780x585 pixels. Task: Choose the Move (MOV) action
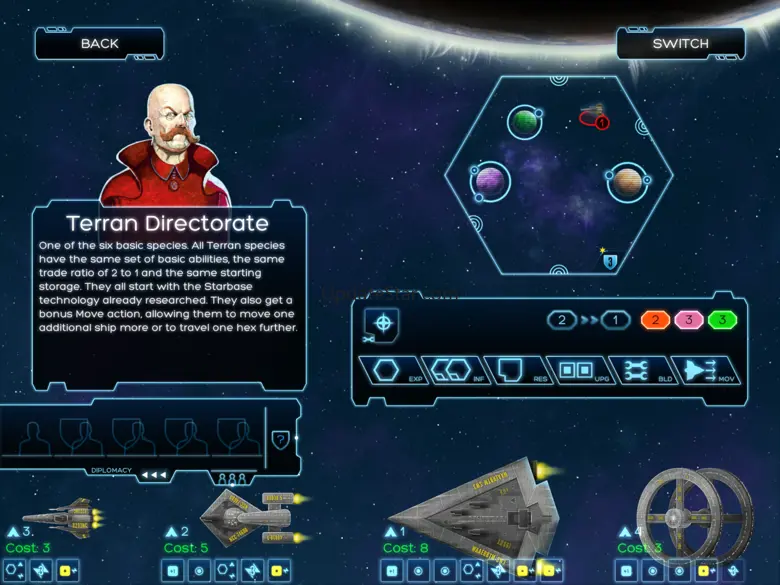coord(704,370)
